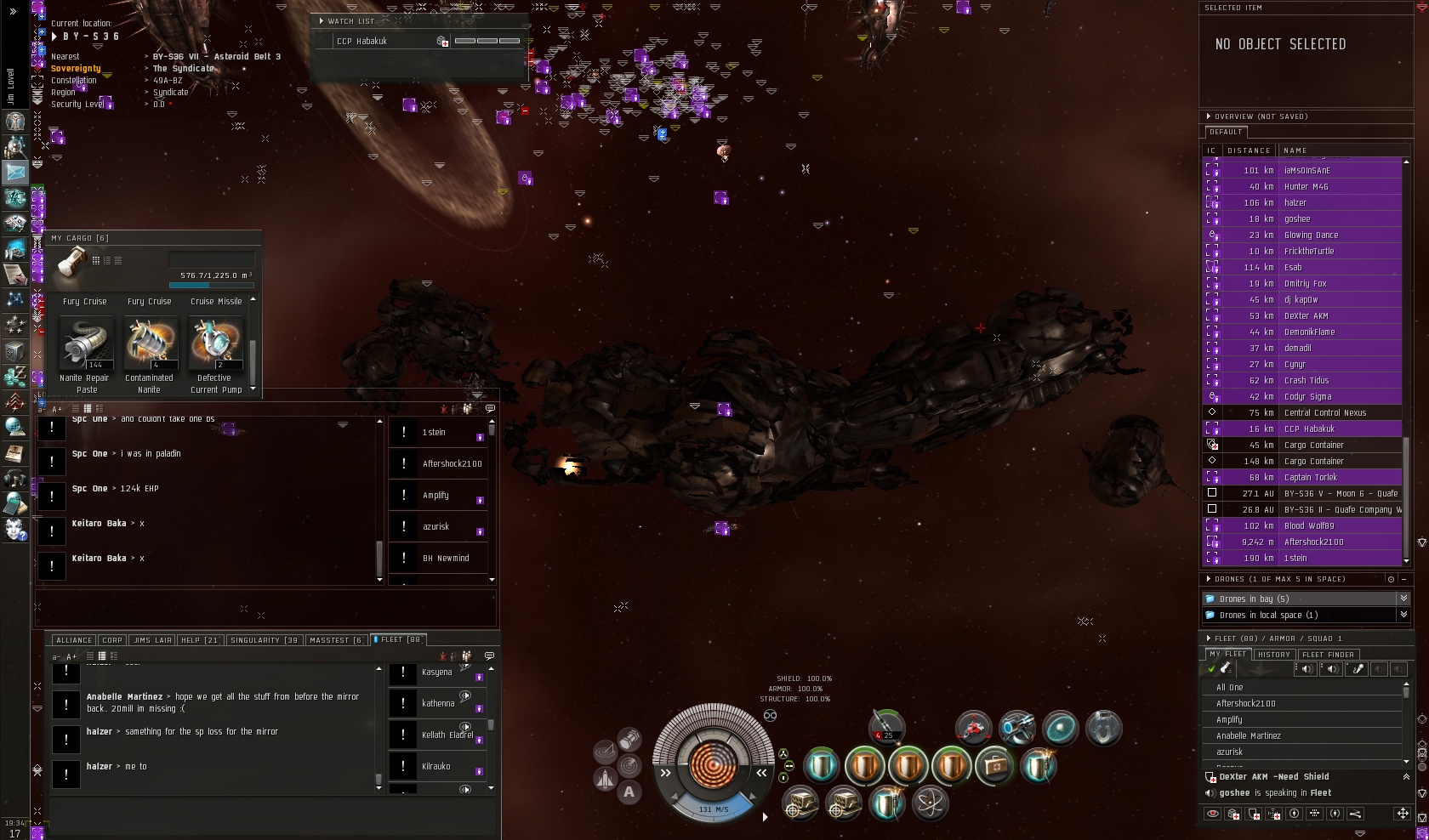1429x840 pixels.
Task: Switch to the ALLIANCE chat tab
Action: coord(74,640)
